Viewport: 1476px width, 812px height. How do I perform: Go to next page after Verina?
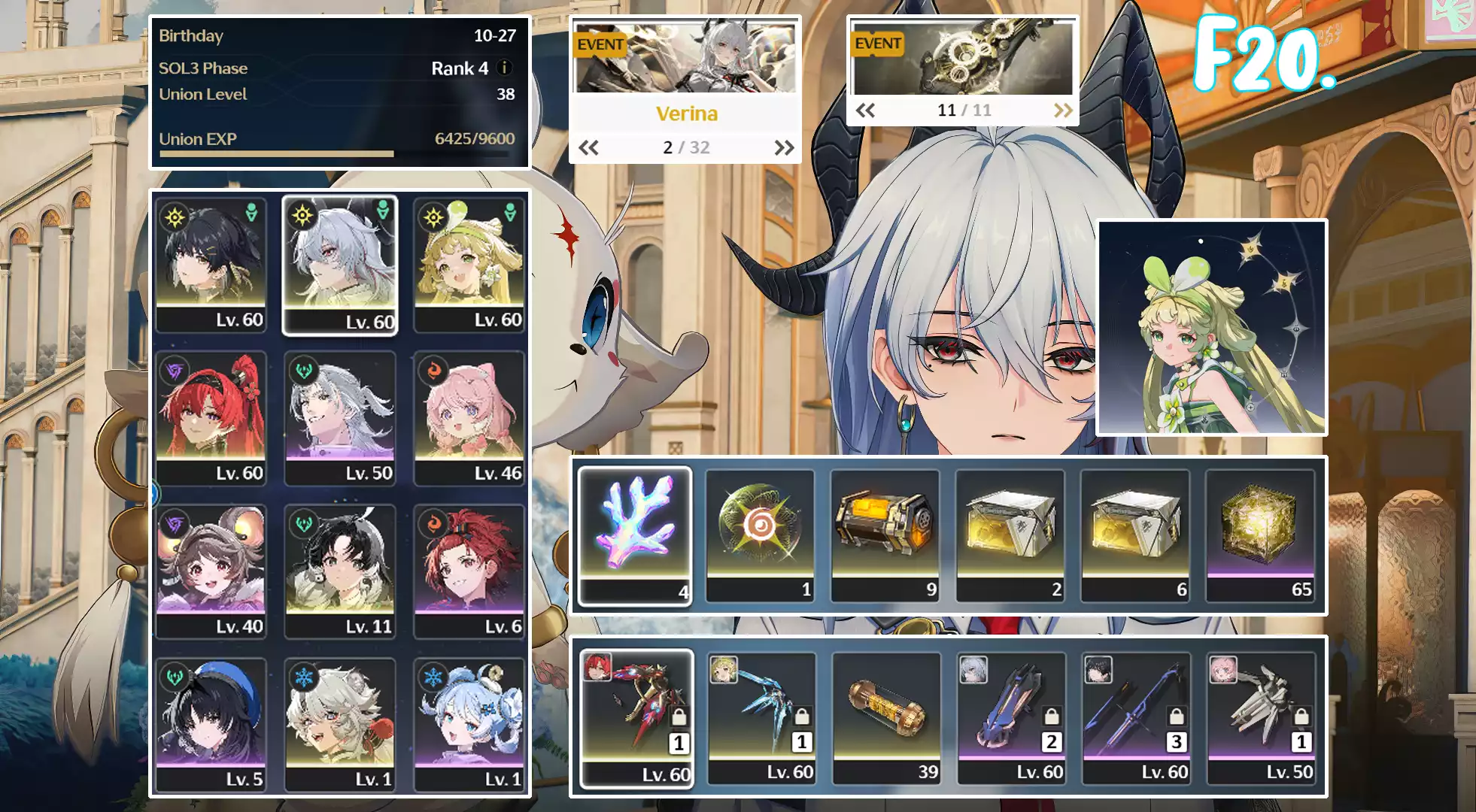[x=784, y=147]
